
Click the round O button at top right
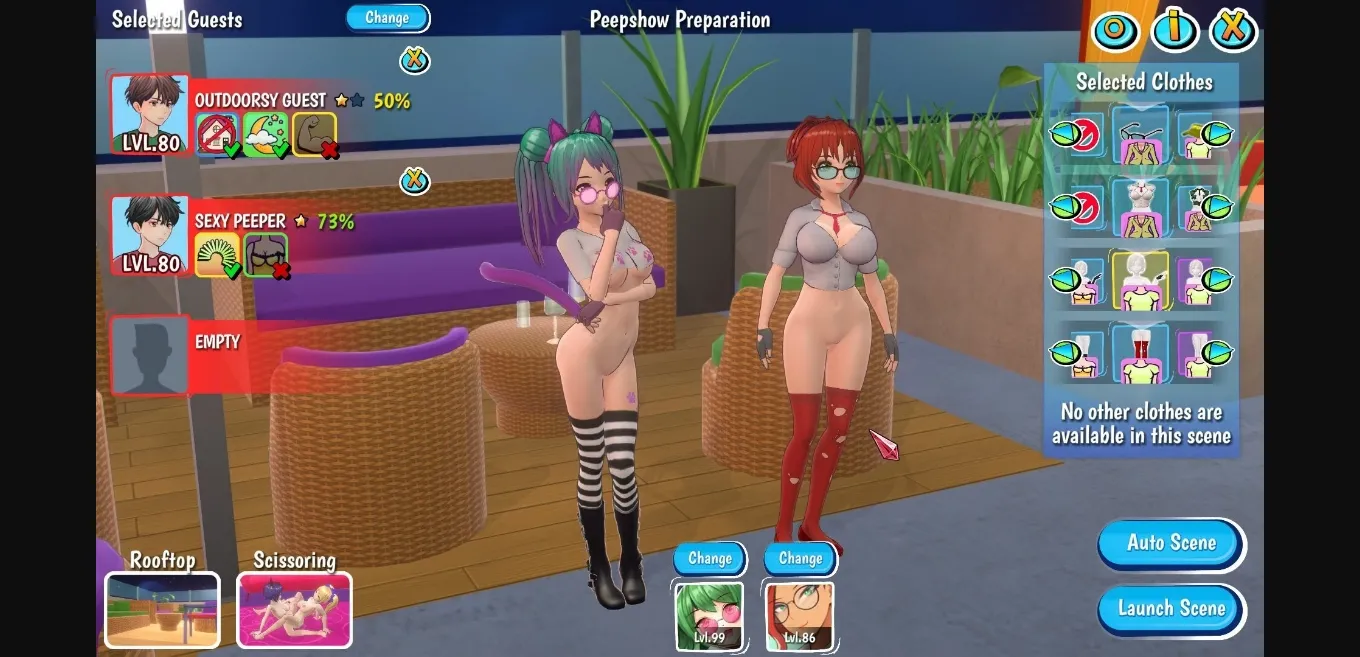pos(1115,30)
